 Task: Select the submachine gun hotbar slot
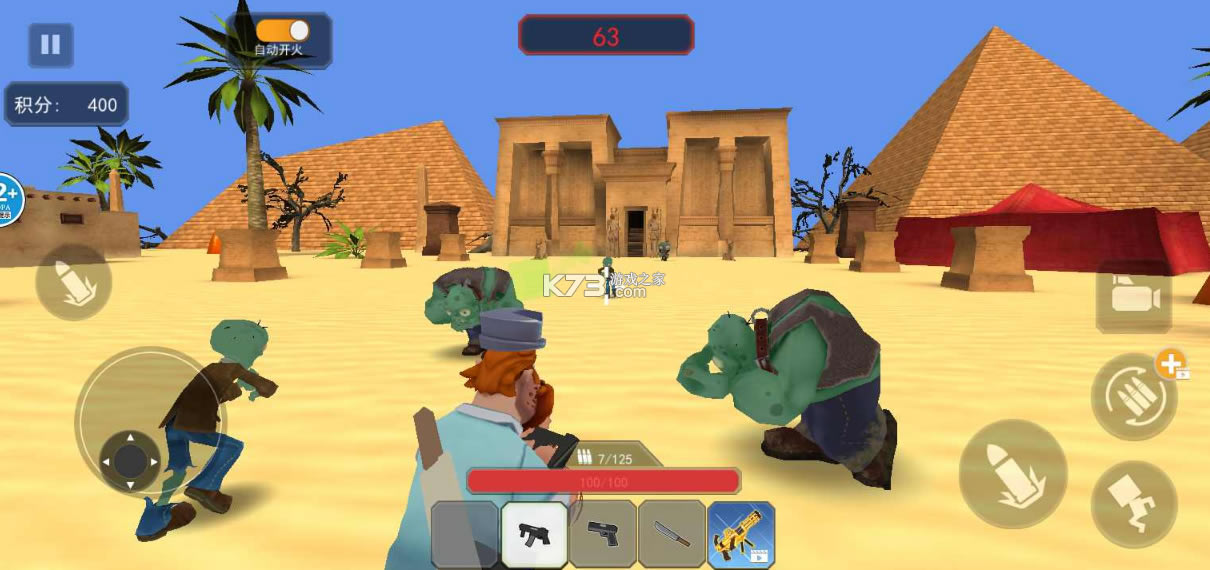(535, 534)
